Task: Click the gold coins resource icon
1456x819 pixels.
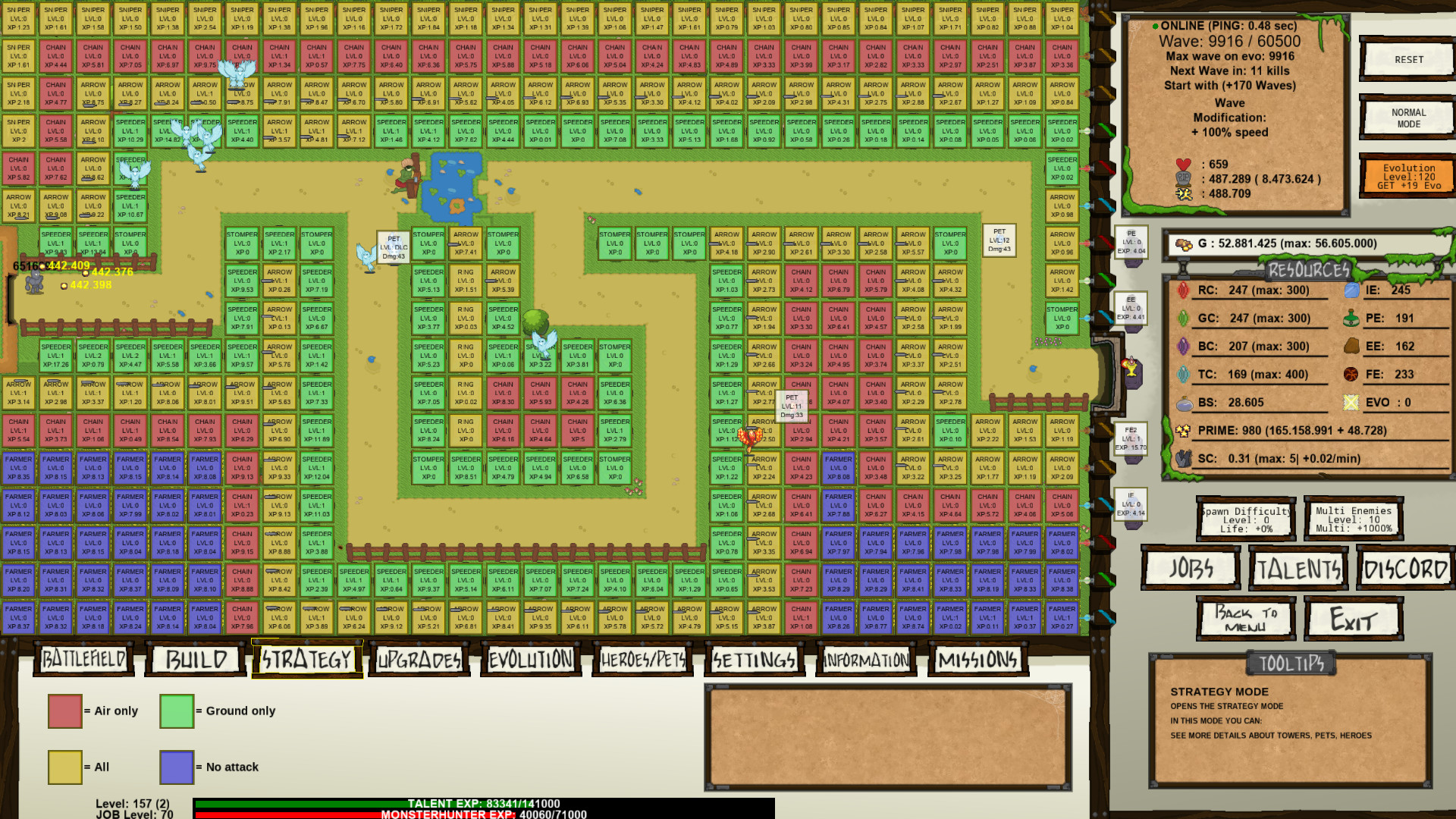Action: (1183, 243)
